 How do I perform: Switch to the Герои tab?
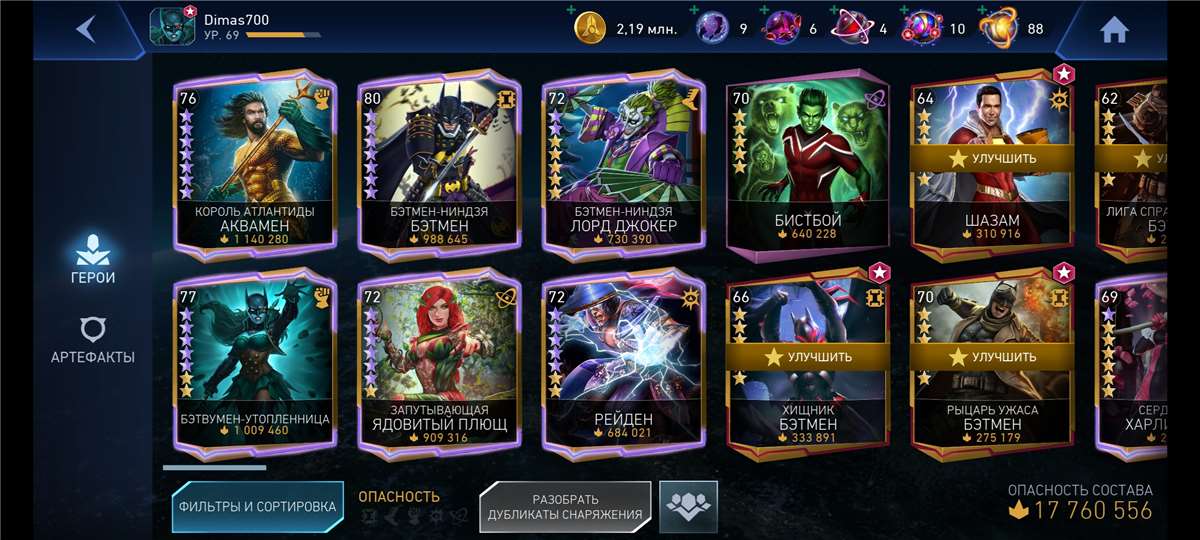coord(92,259)
